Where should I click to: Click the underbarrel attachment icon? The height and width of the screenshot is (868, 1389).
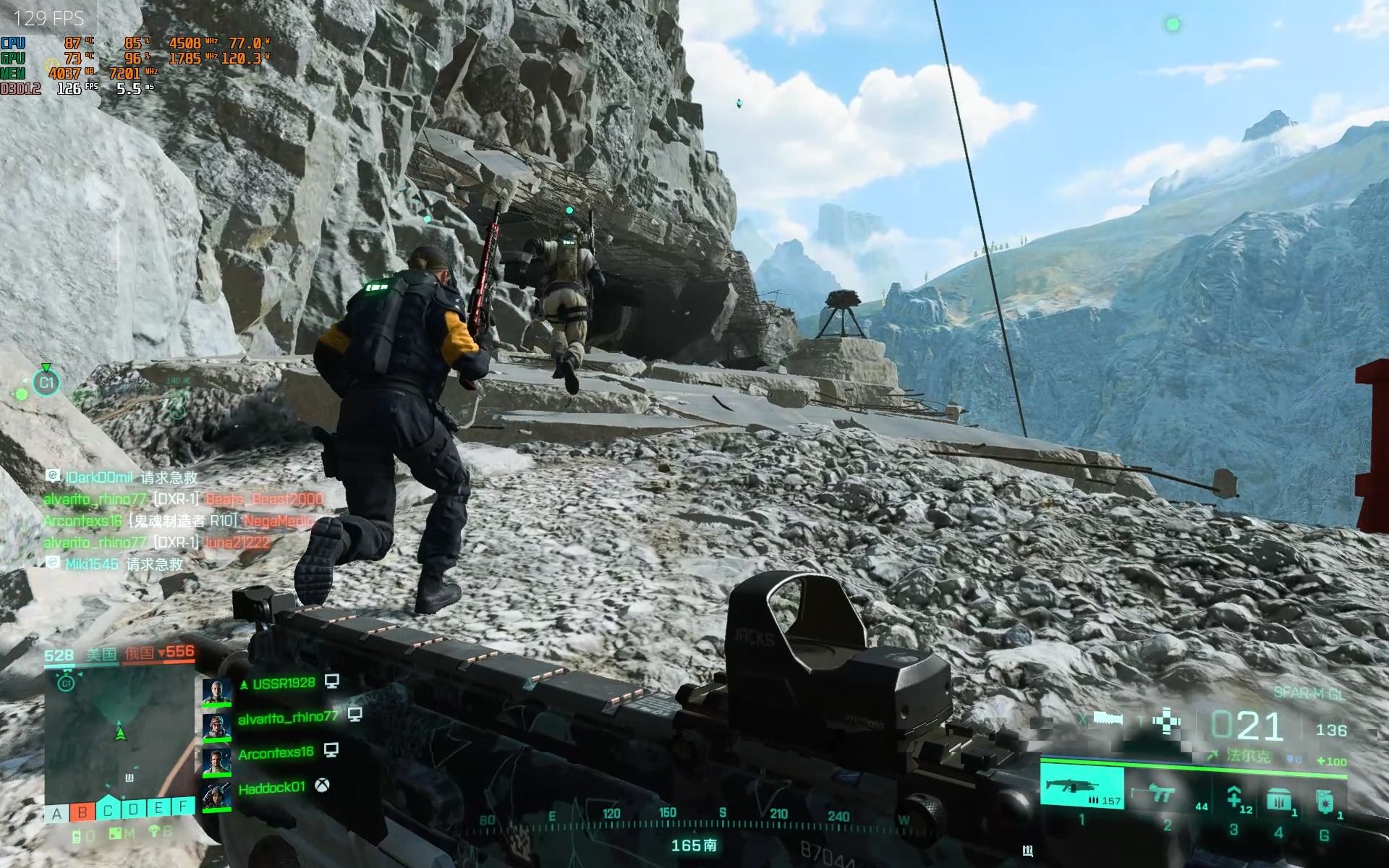tap(1108, 718)
